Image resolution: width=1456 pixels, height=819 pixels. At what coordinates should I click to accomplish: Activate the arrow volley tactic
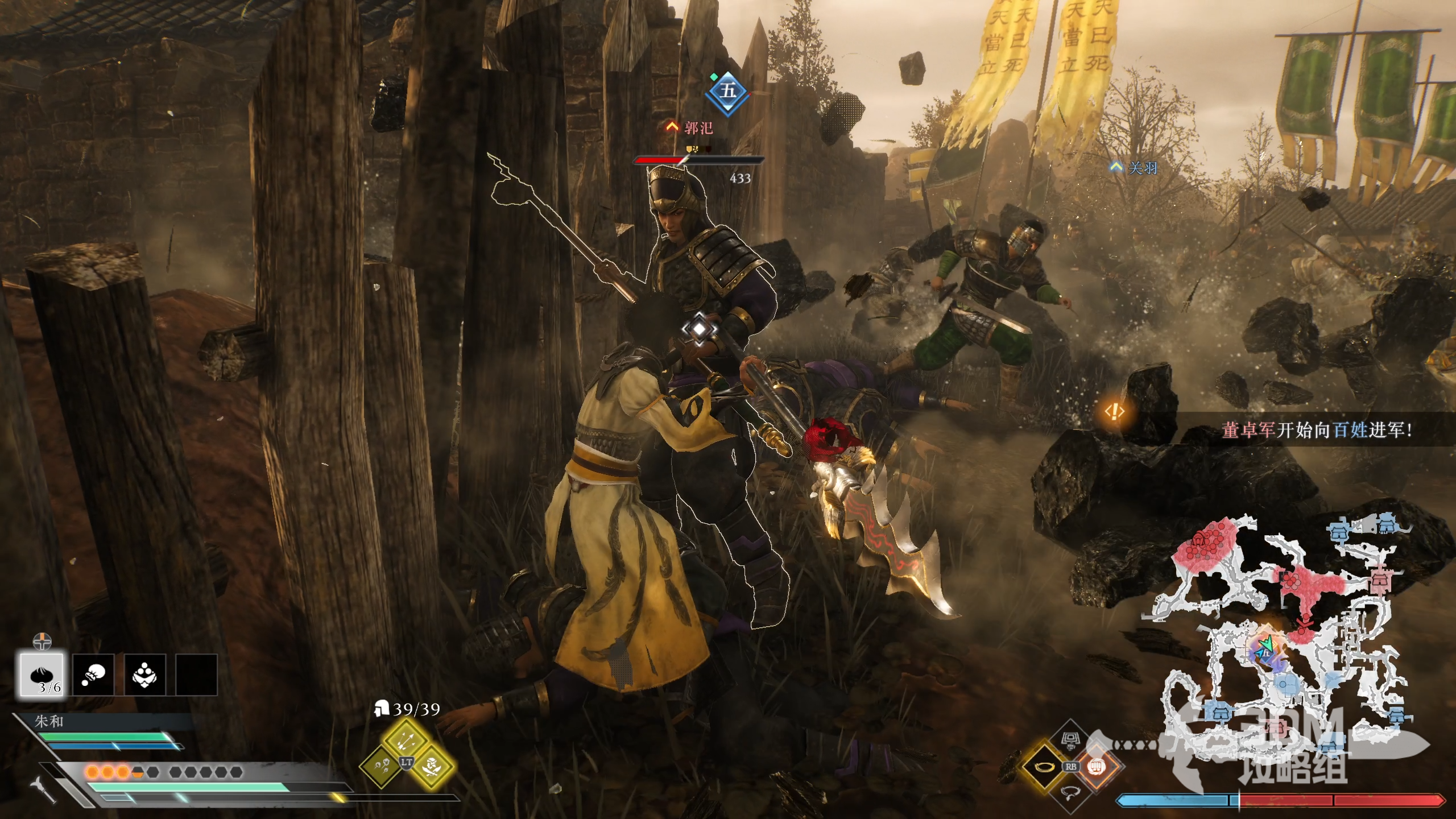[406, 739]
